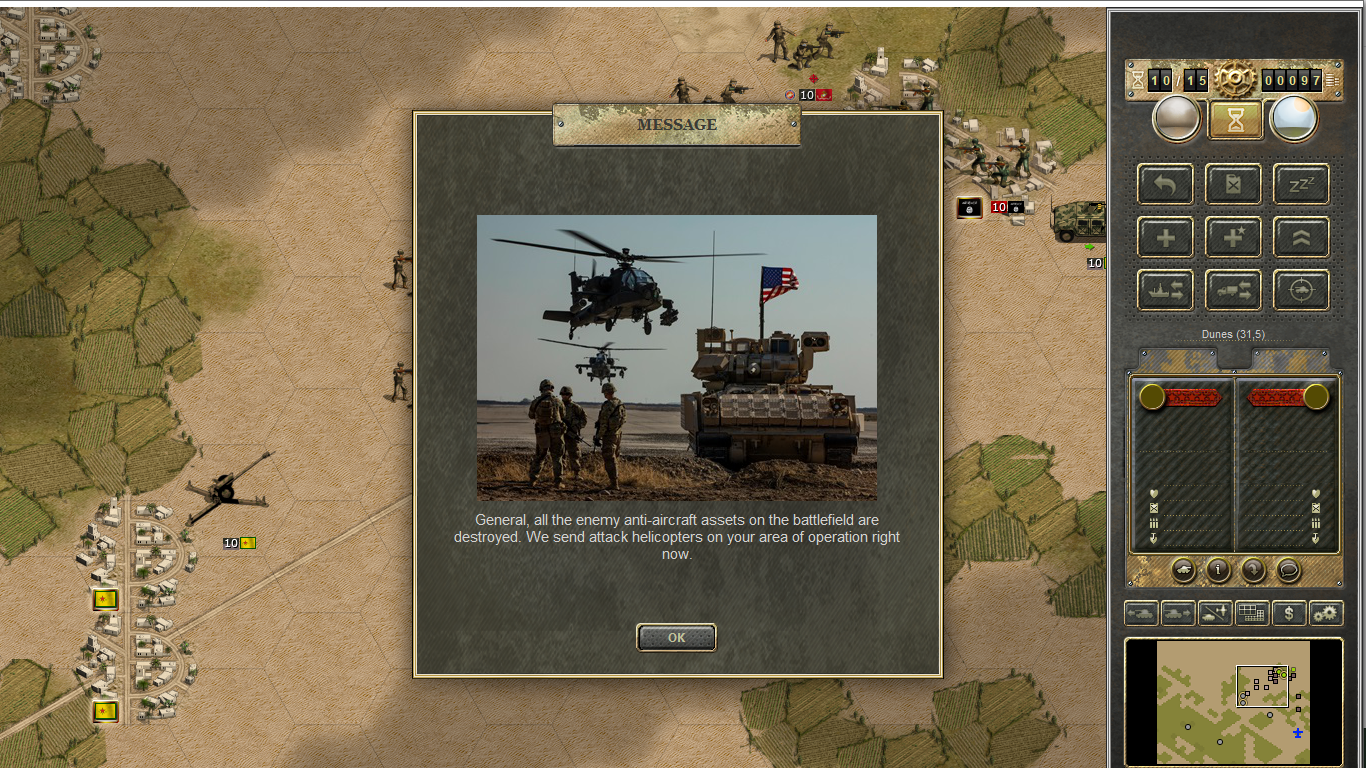1366x768 pixels.
Task: Choose elite reinforcements (plus with star)
Action: coord(1233,238)
